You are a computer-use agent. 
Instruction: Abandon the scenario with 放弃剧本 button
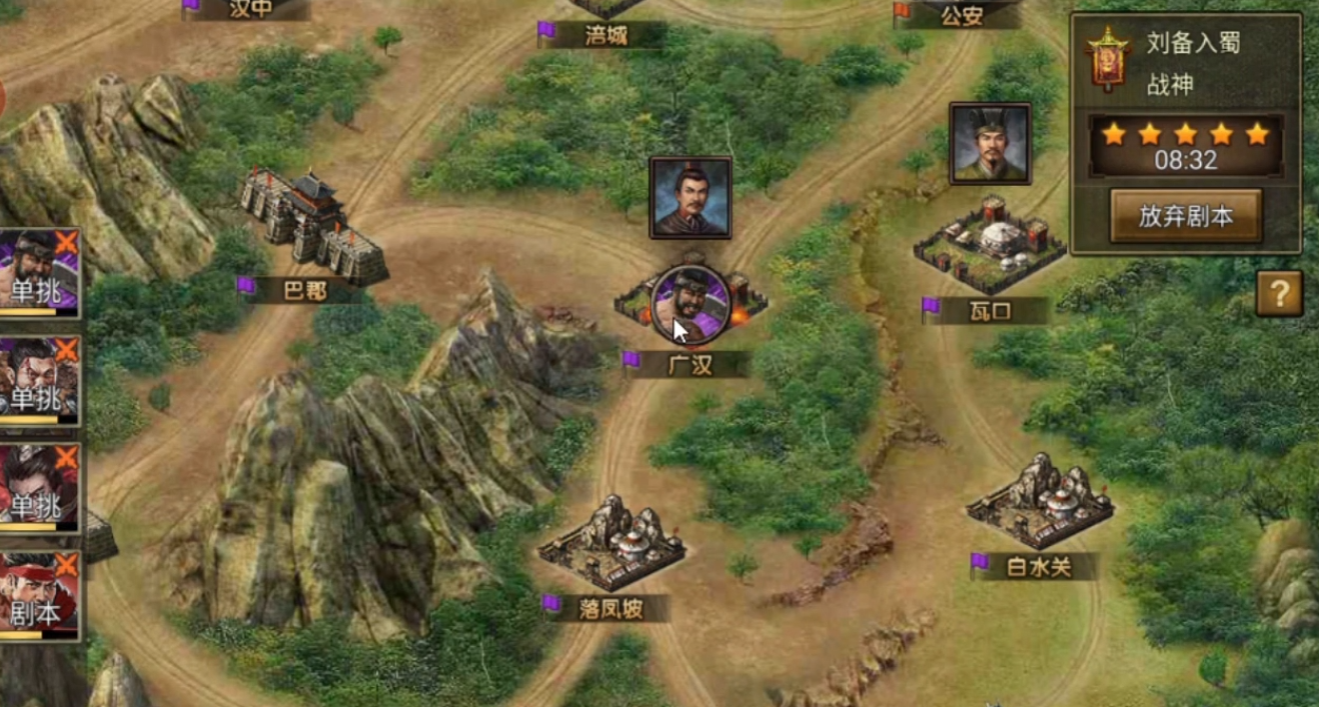click(x=1185, y=216)
